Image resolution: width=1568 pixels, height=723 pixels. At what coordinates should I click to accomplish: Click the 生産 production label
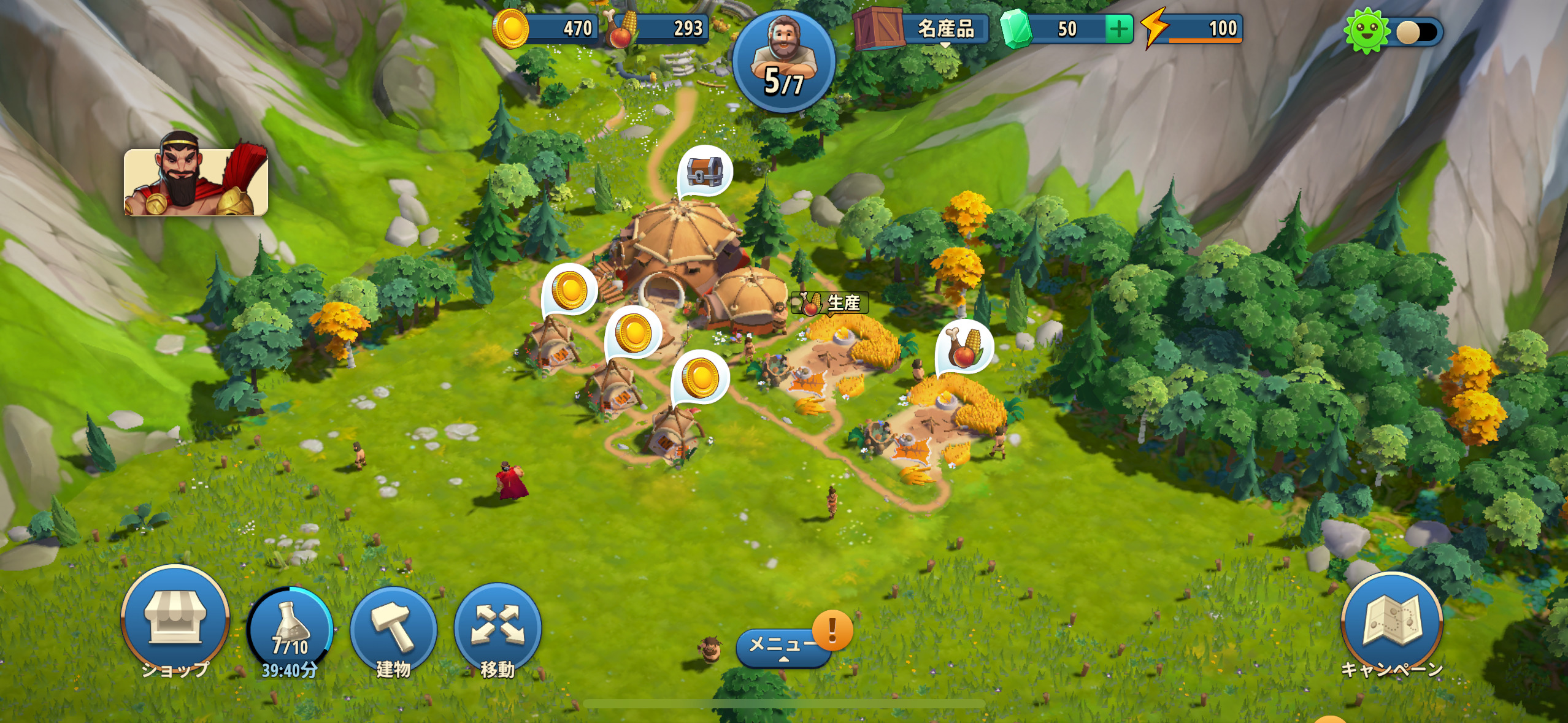(830, 303)
